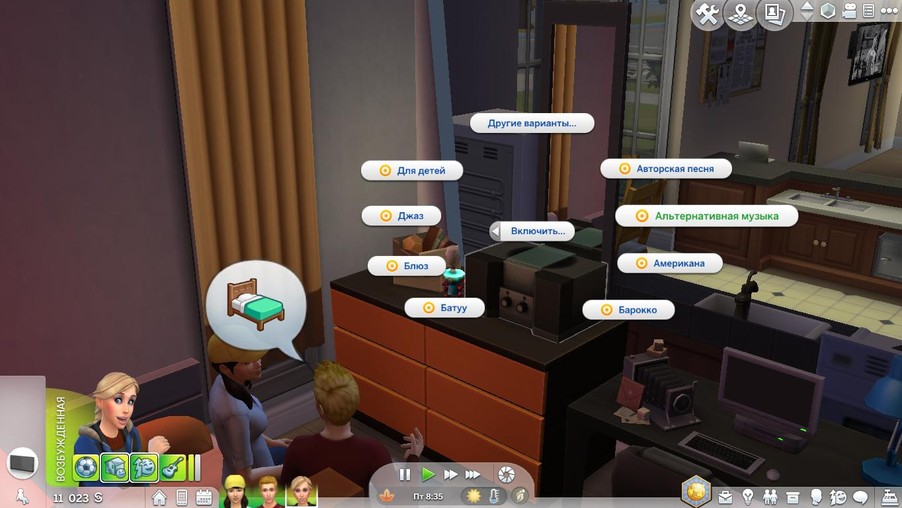Select 'Альтернативная музыка' station
Screen dimensions: 902x508
pos(706,215)
